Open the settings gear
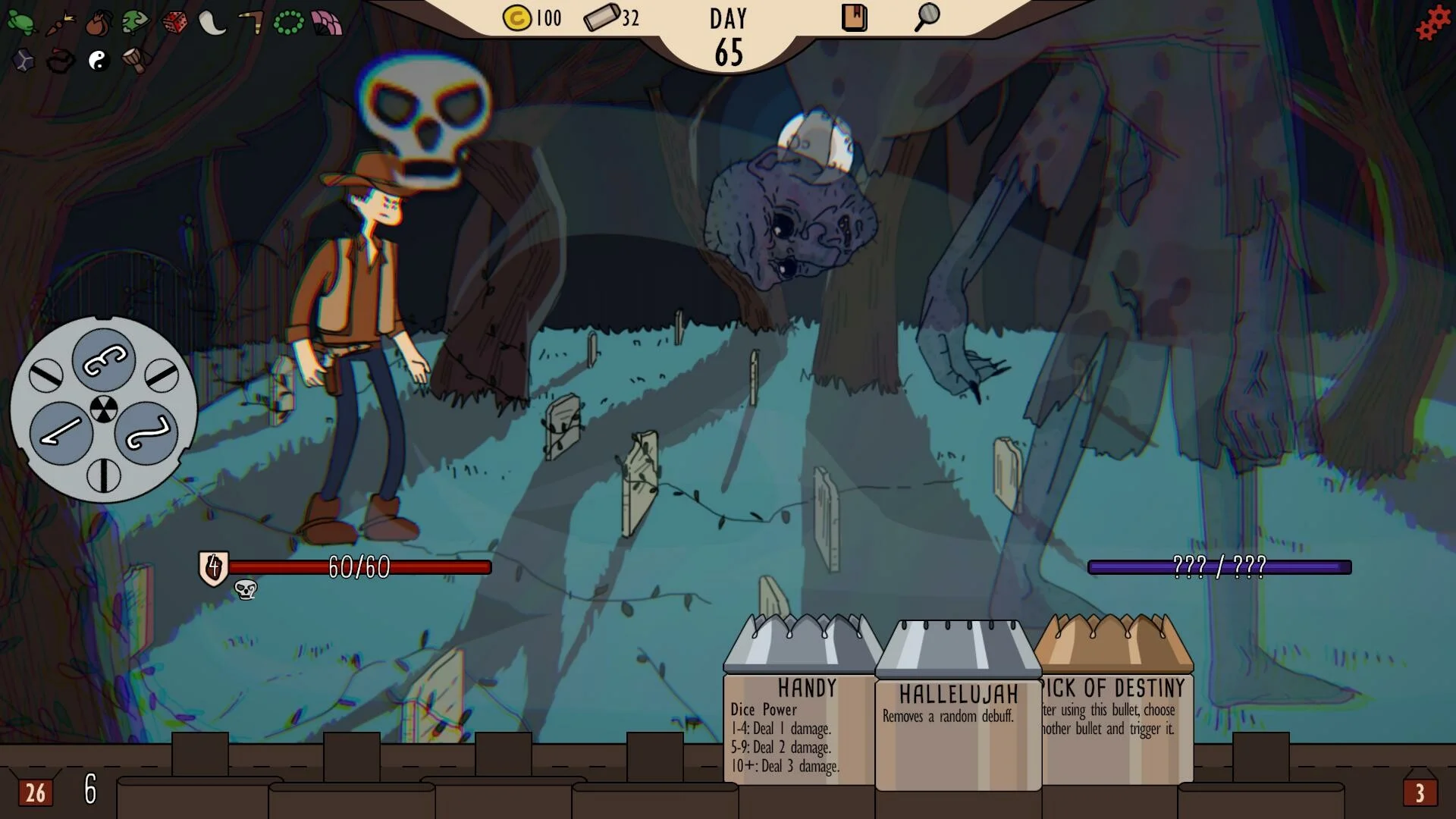Viewport: 1456px width, 819px height. [1432, 24]
